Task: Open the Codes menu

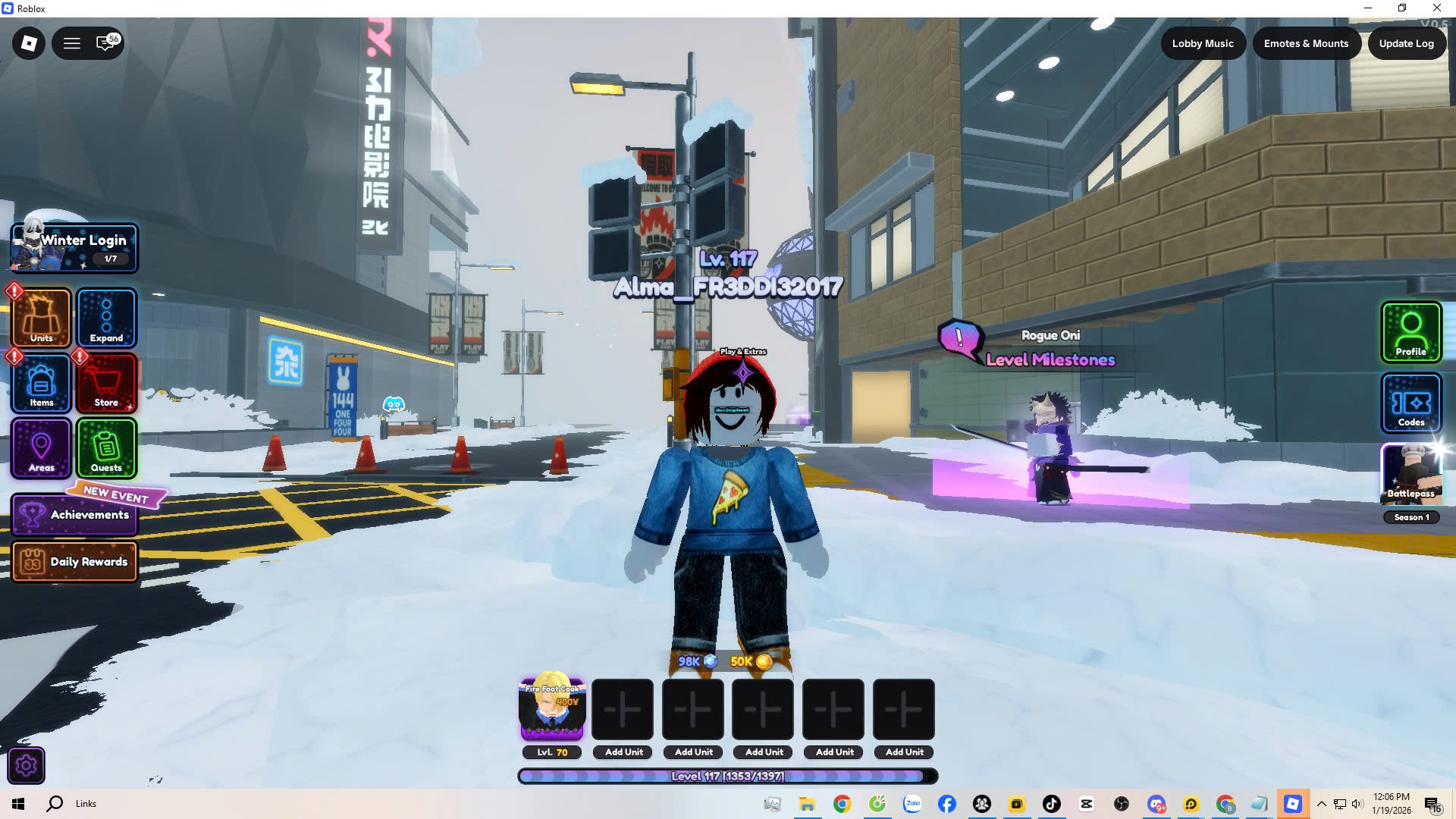Action: 1410,403
